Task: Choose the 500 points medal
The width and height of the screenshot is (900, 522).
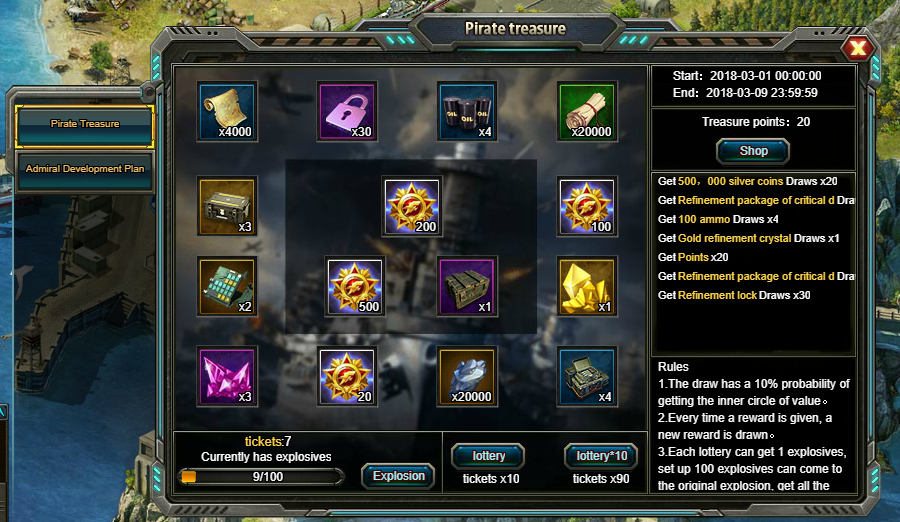Action: 355,287
